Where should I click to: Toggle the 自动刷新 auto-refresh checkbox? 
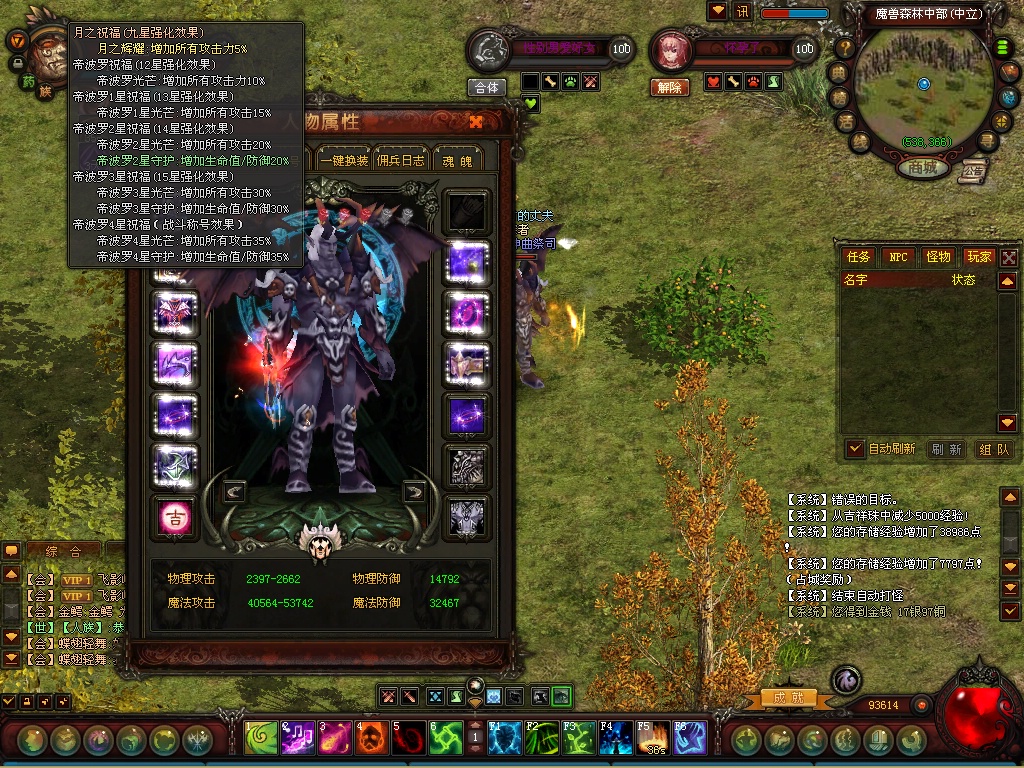pos(855,449)
